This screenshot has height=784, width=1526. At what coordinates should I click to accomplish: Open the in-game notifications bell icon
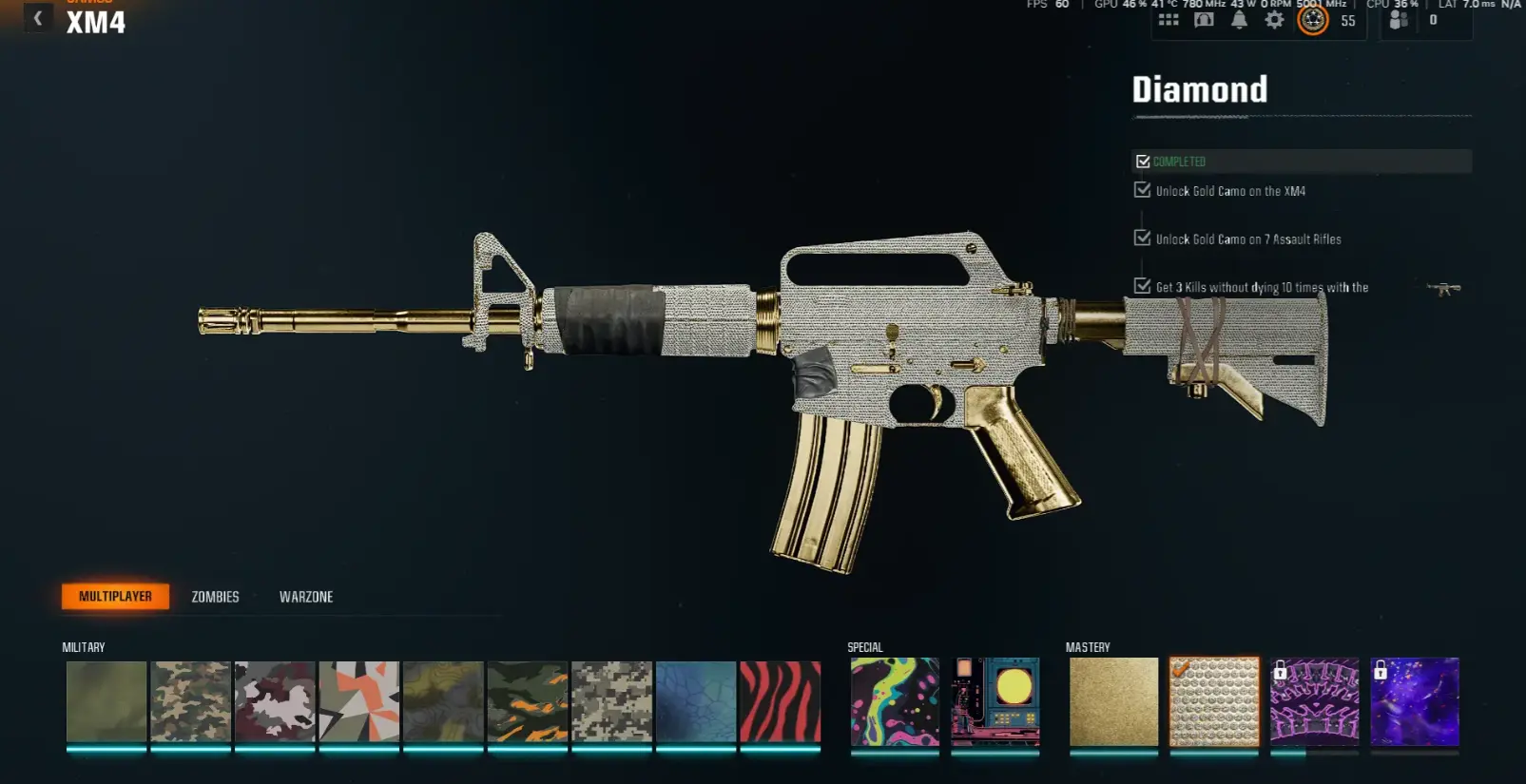pyautogui.click(x=1240, y=20)
